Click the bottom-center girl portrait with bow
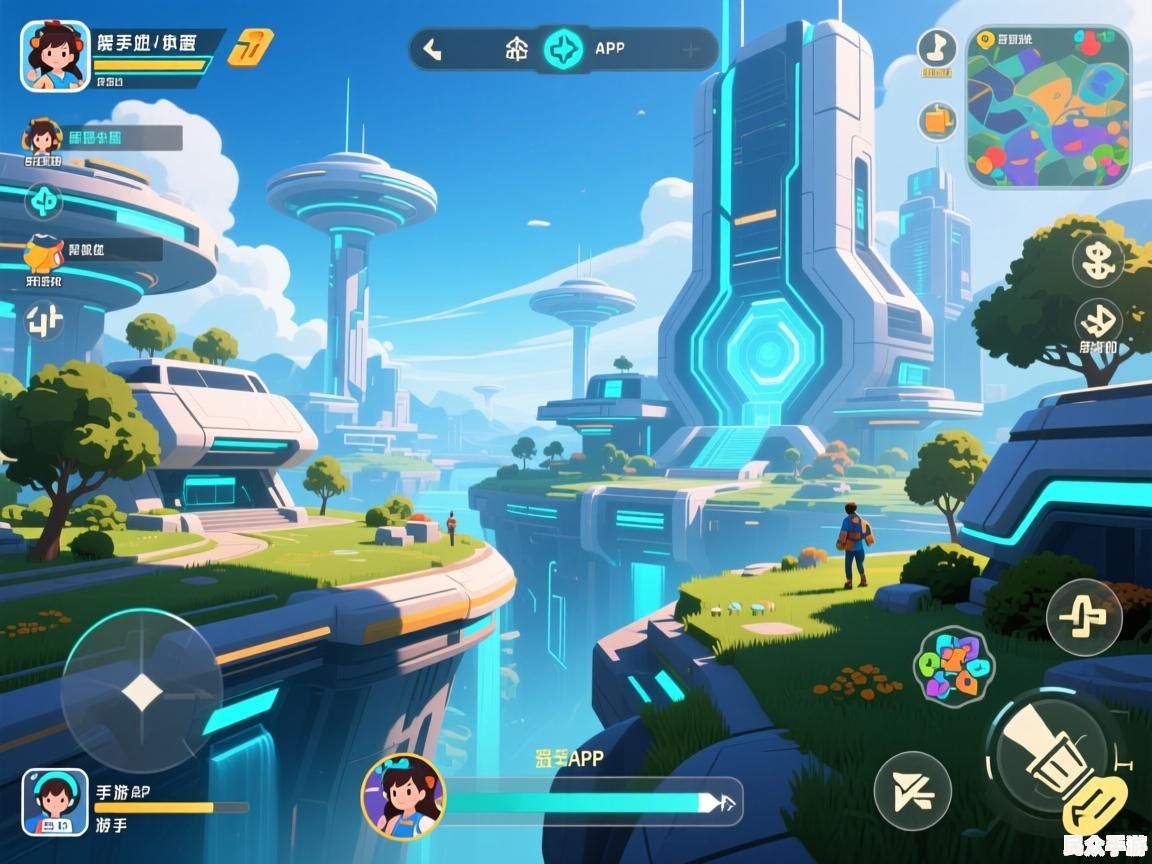The width and height of the screenshot is (1152, 864). (403, 796)
